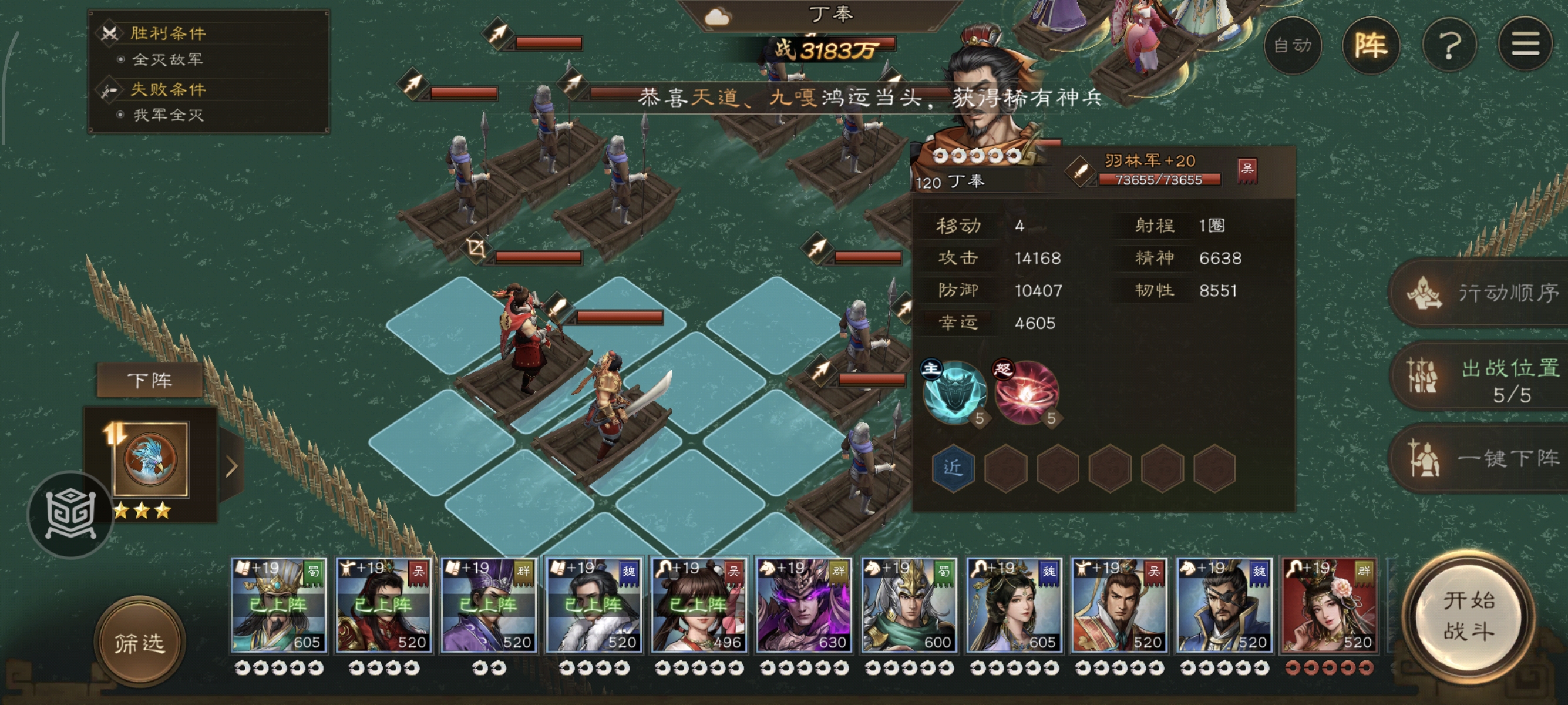Select the 近 melee hexagon slot
The image size is (1568, 705).
click(x=953, y=468)
